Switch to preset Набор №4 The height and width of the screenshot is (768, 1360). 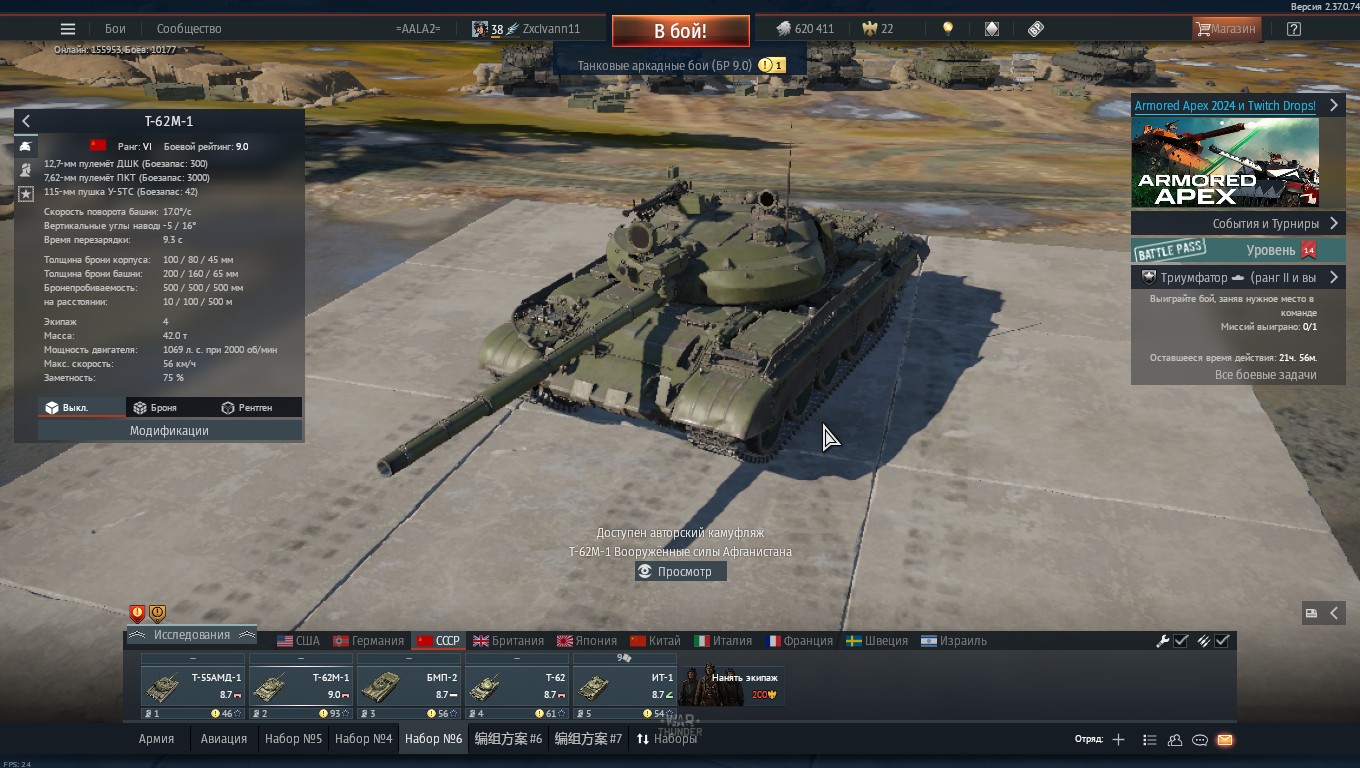(363, 739)
